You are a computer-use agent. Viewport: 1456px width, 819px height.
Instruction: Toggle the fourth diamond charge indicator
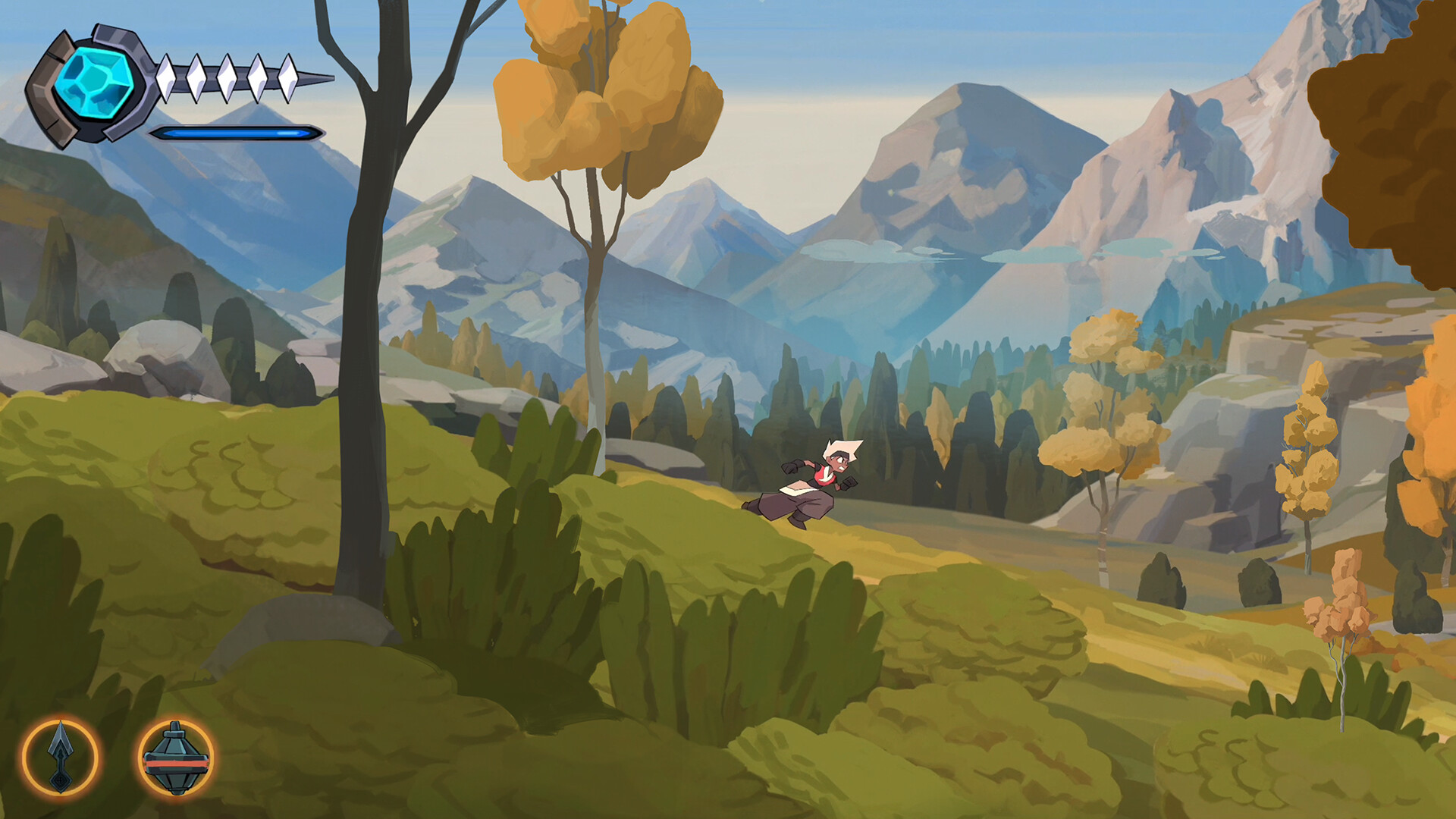click(257, 77)
